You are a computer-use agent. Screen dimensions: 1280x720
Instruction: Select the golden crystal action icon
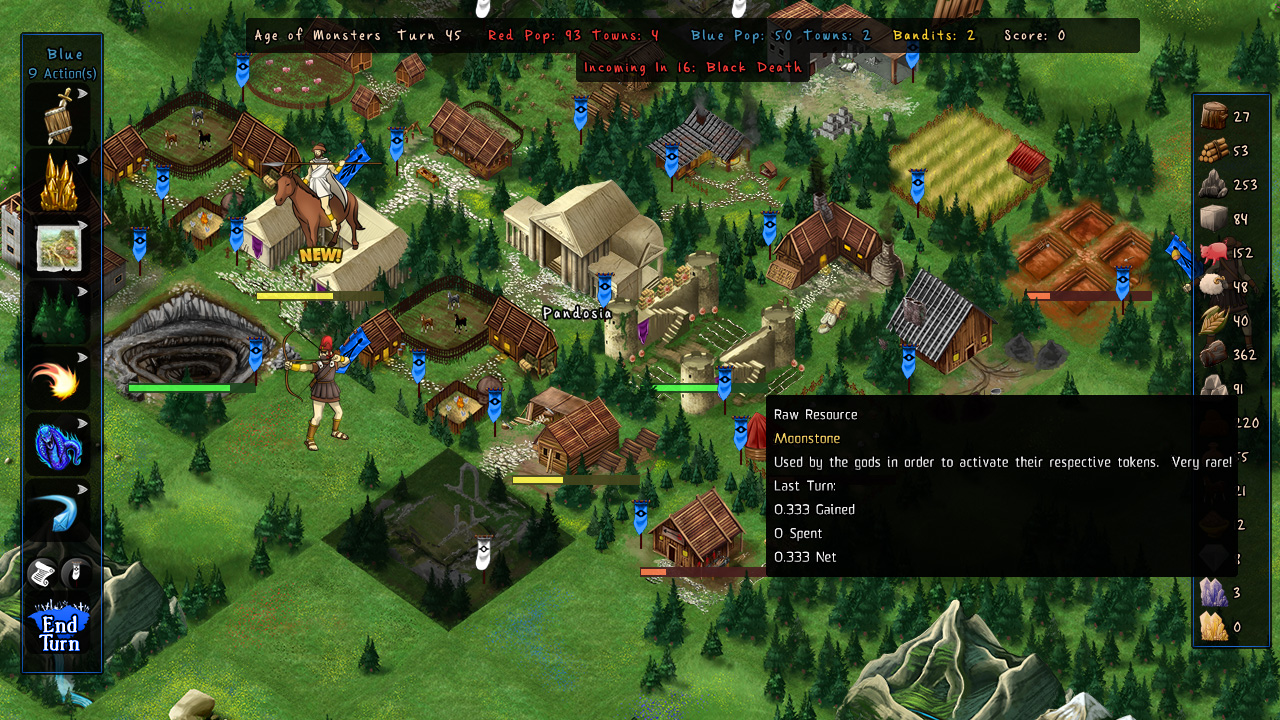coord(60,183)
